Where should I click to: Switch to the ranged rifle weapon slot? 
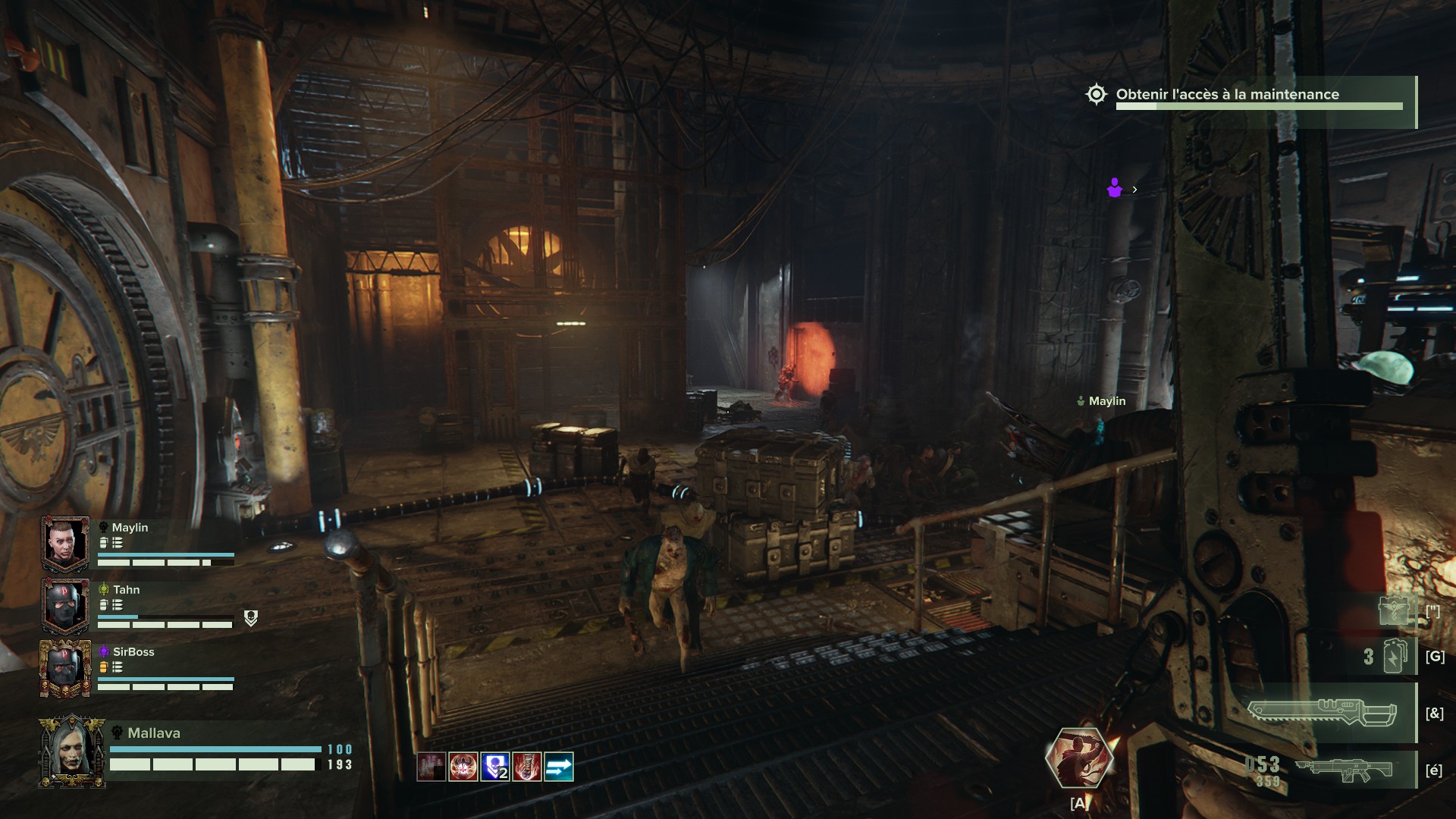(x=1343, y=770)
